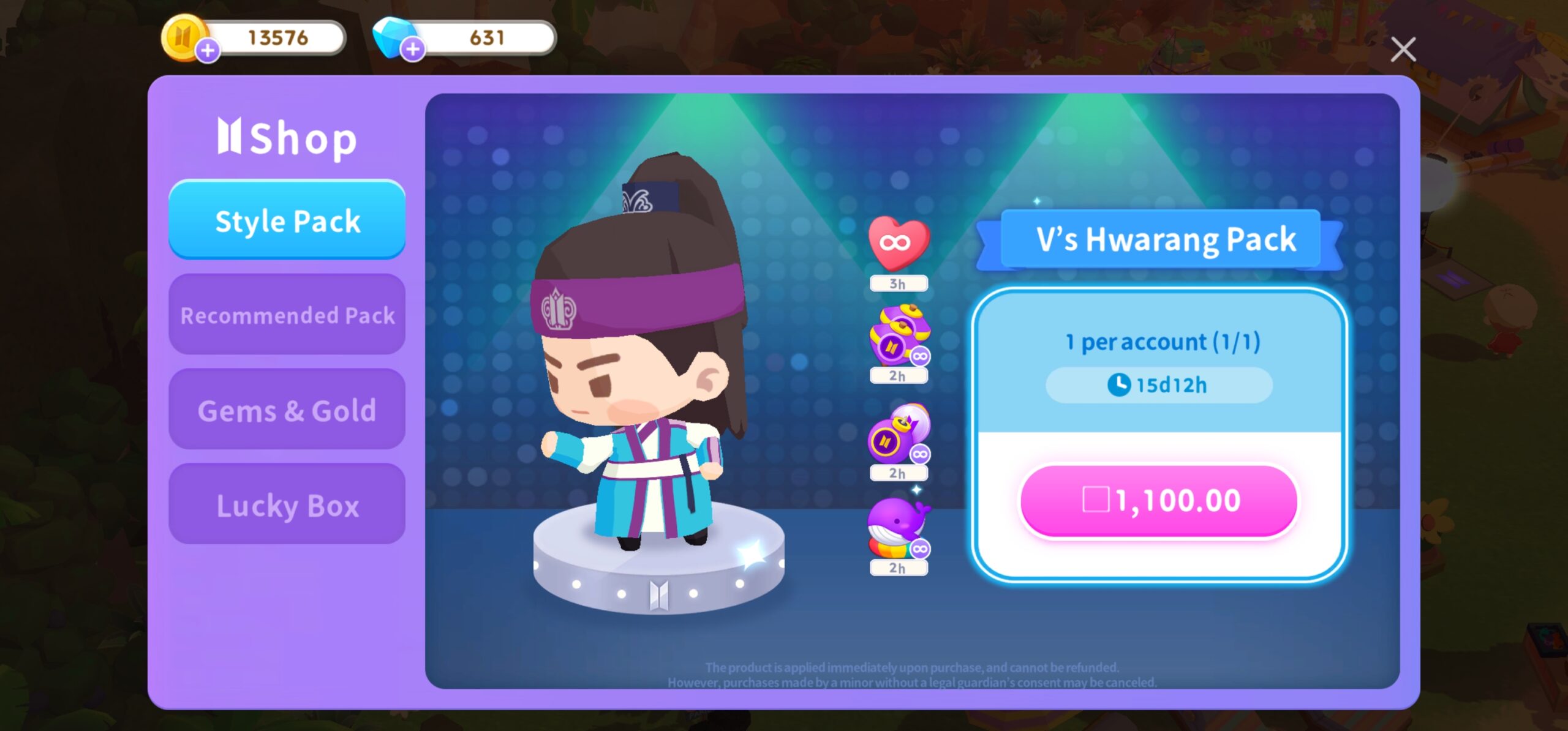
Task: Select the Gems & Gold tab
Action: pyautogui.click(x=287, y=410)
